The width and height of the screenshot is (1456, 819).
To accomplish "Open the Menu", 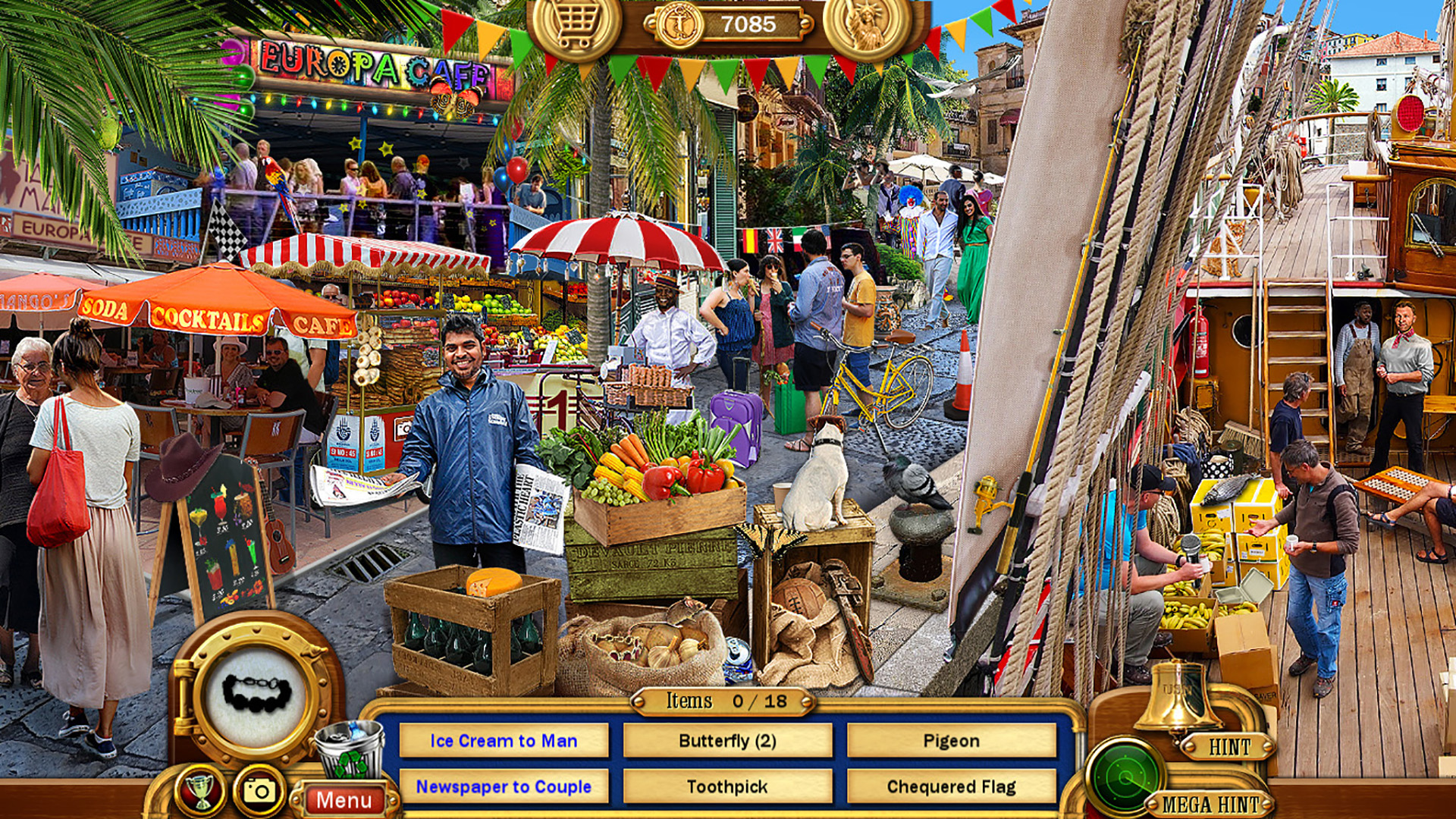I will (x=345, y=798).
